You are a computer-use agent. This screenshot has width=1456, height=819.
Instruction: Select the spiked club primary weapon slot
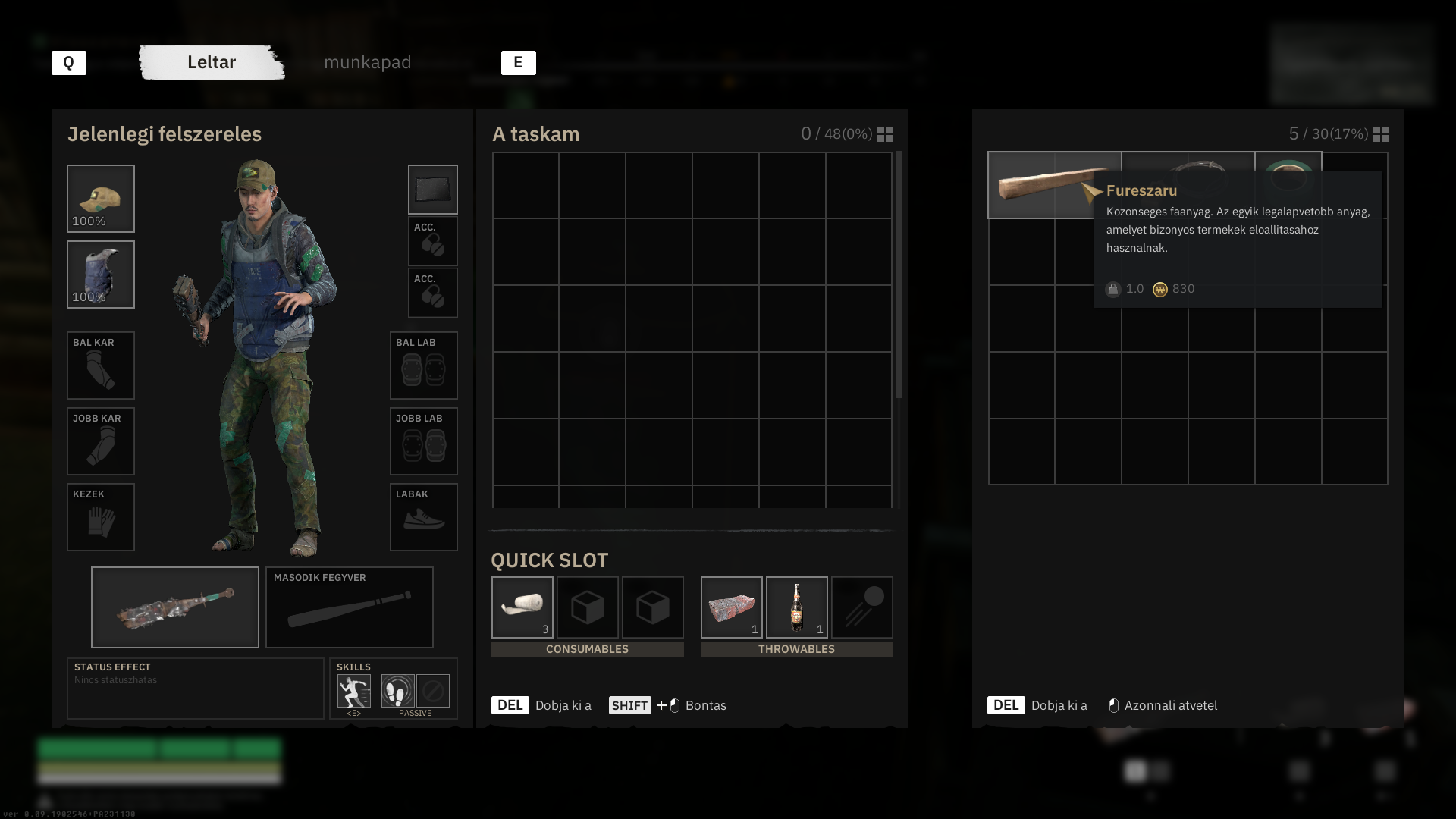pos(175,607)
